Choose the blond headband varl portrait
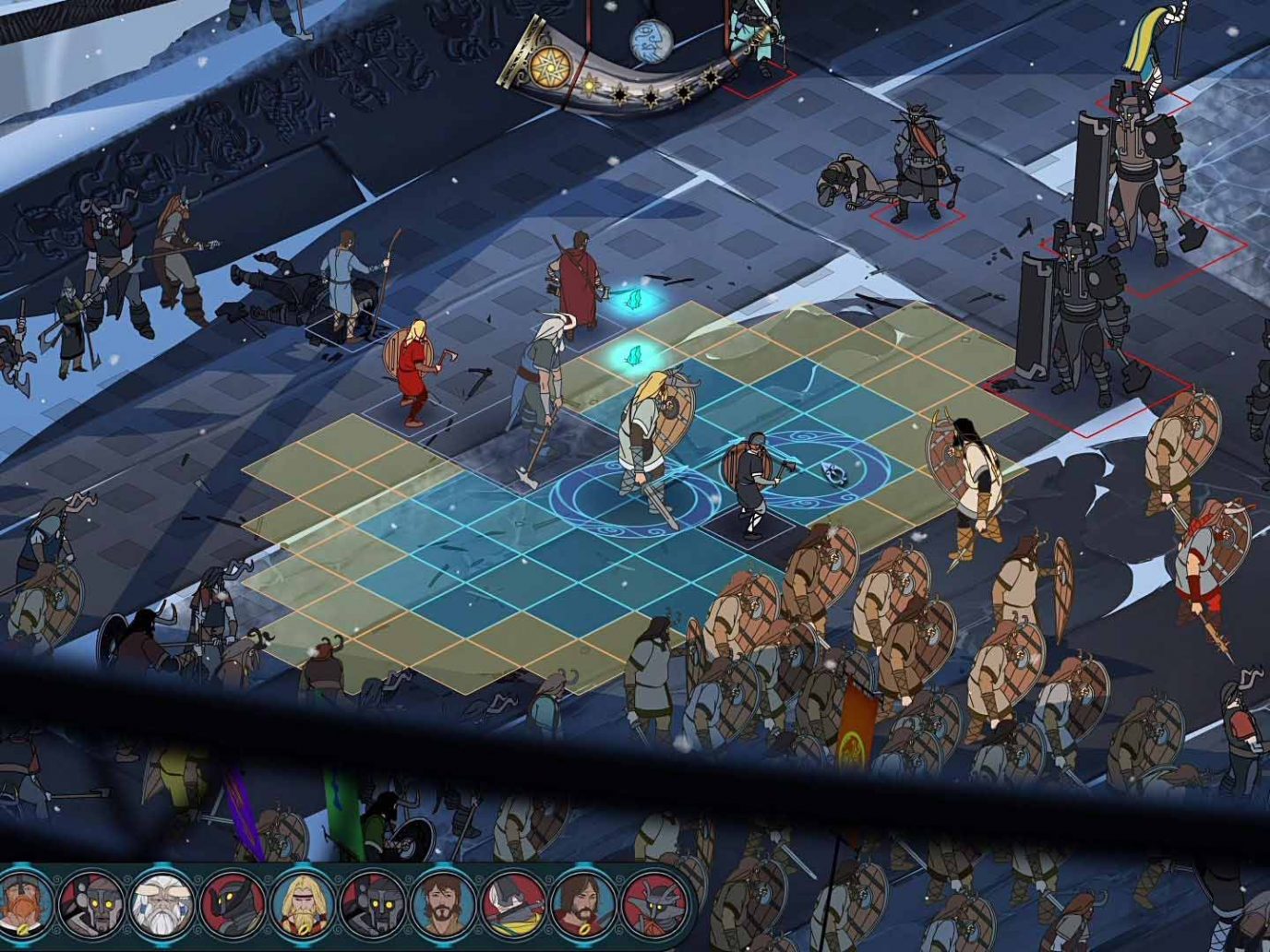The height and width of the screenshot is (952, 1270). coord(301,902)
